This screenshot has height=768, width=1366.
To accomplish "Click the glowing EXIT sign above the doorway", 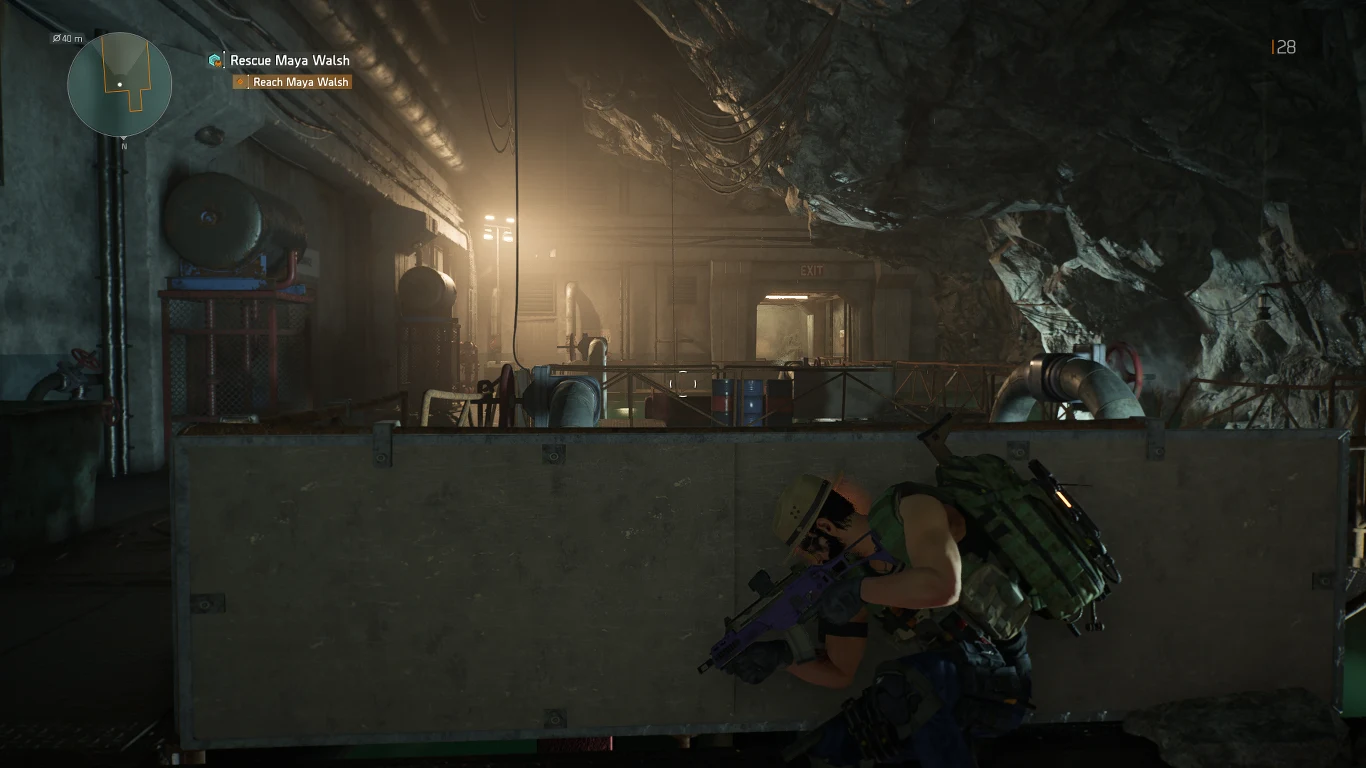I will click(x=811, y=271).
